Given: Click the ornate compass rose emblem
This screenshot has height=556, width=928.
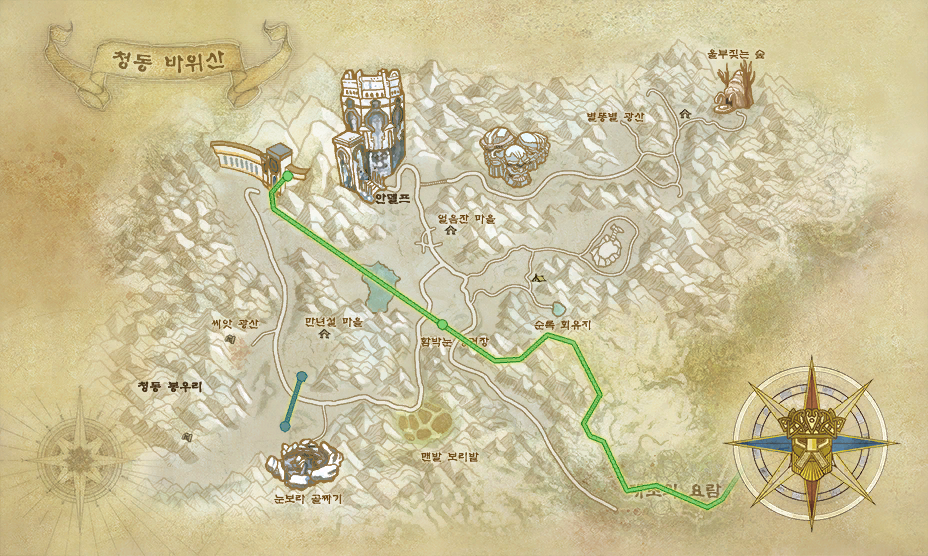Looking at the screenshot, I should (x=814, y=441).
